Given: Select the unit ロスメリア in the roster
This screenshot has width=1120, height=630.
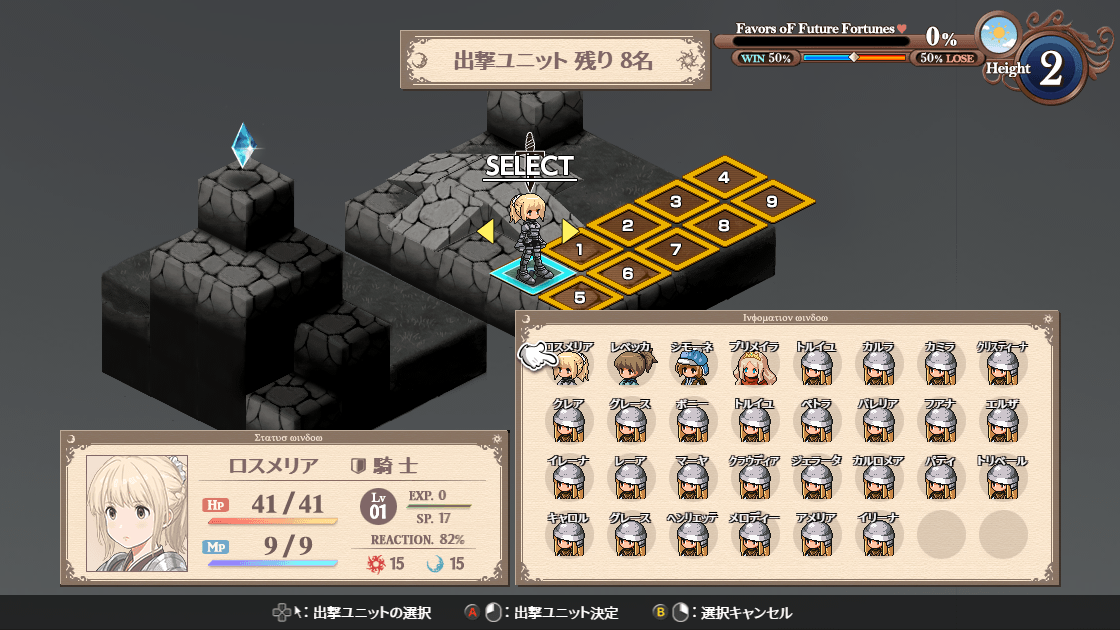Looking at the screenshot, I should (x=570, y=366).
